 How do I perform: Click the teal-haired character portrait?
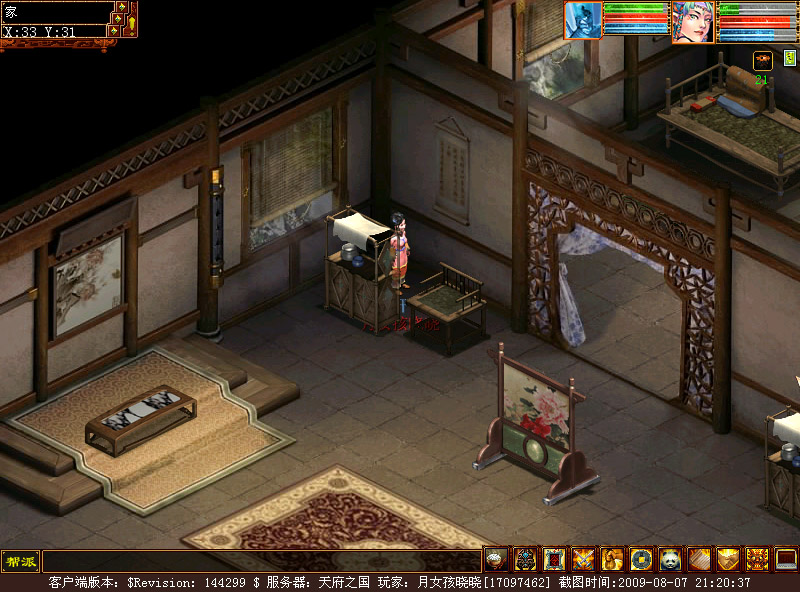(693, 21)
